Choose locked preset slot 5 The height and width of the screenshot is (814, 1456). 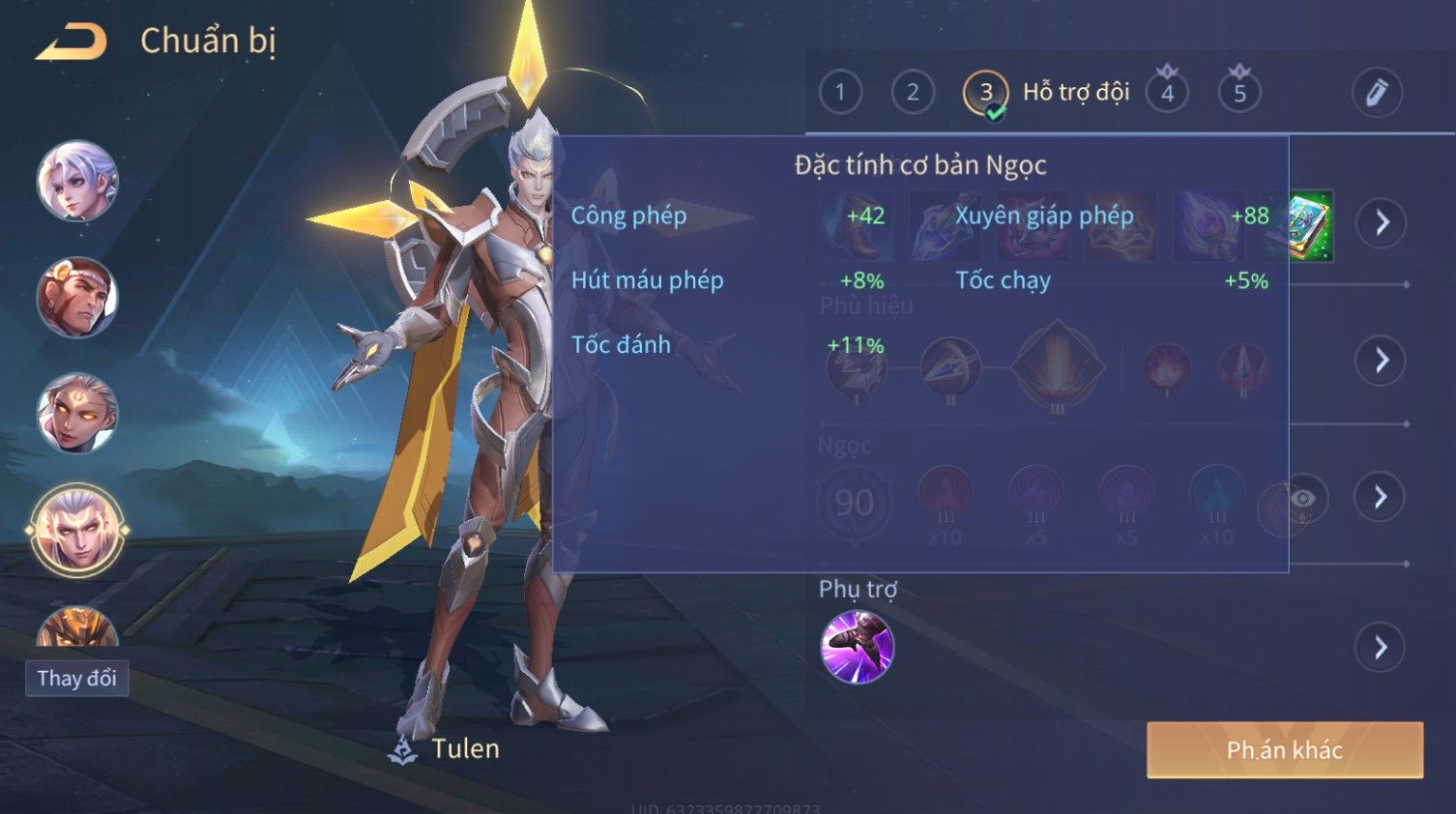tap(1239, 93)
